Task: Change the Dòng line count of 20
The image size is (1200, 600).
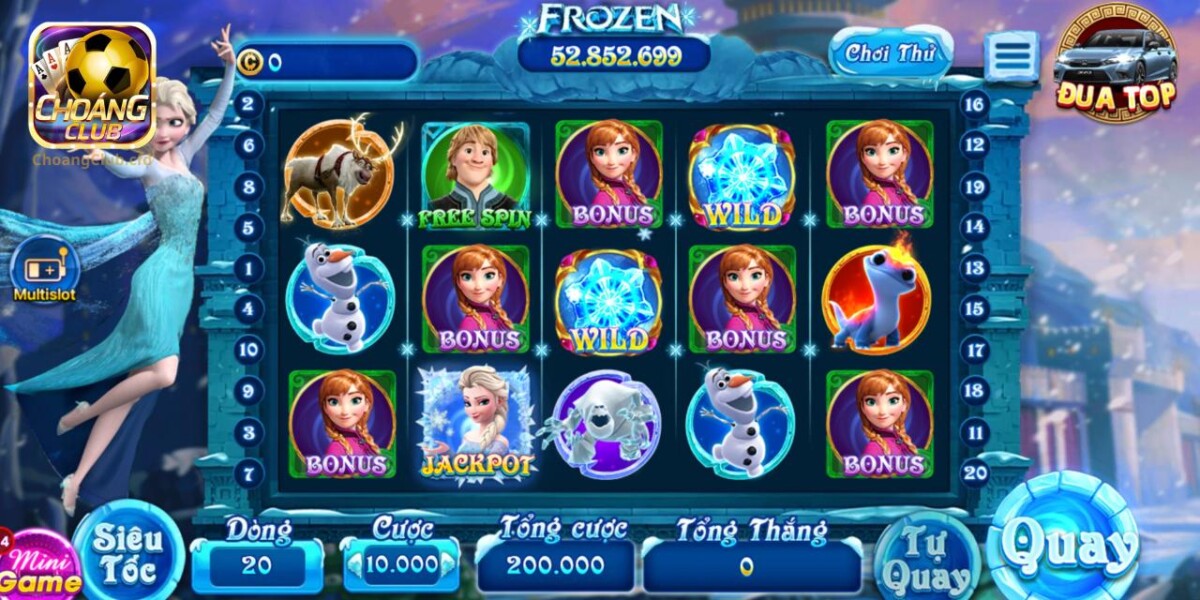Action: click(257, 565)
